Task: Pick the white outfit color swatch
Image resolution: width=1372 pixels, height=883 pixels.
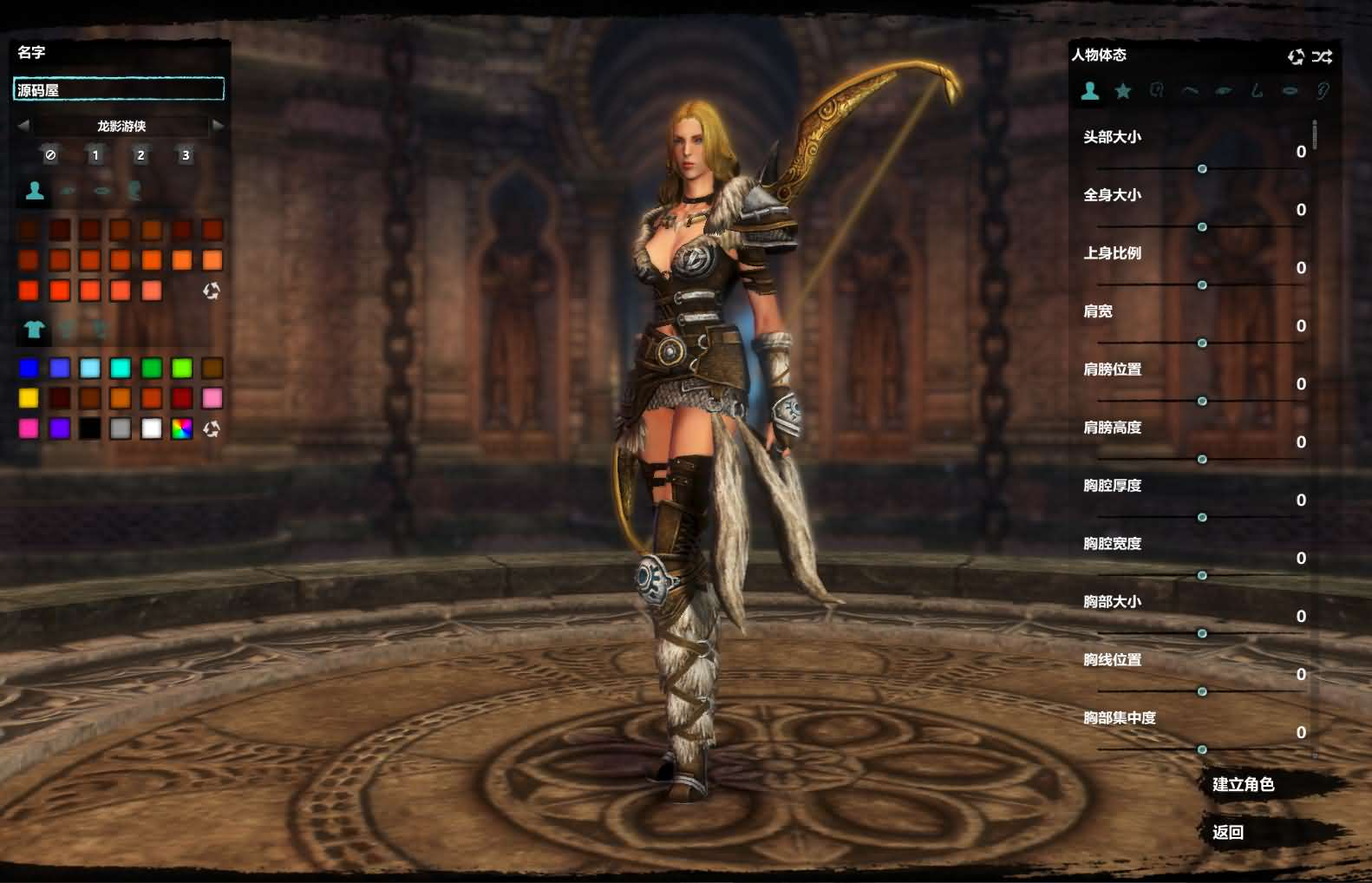Action: point(151,428)
